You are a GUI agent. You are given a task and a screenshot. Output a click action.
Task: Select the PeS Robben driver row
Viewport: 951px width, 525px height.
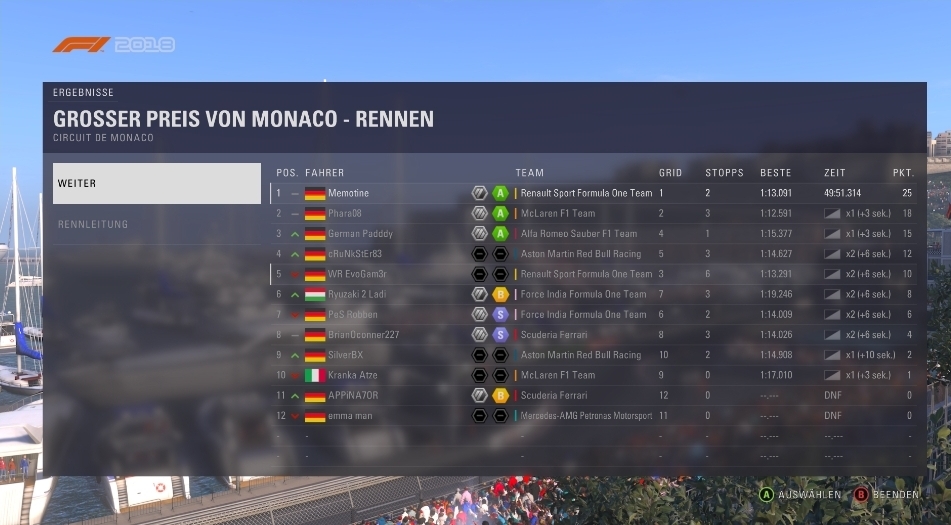pos(594,314)
